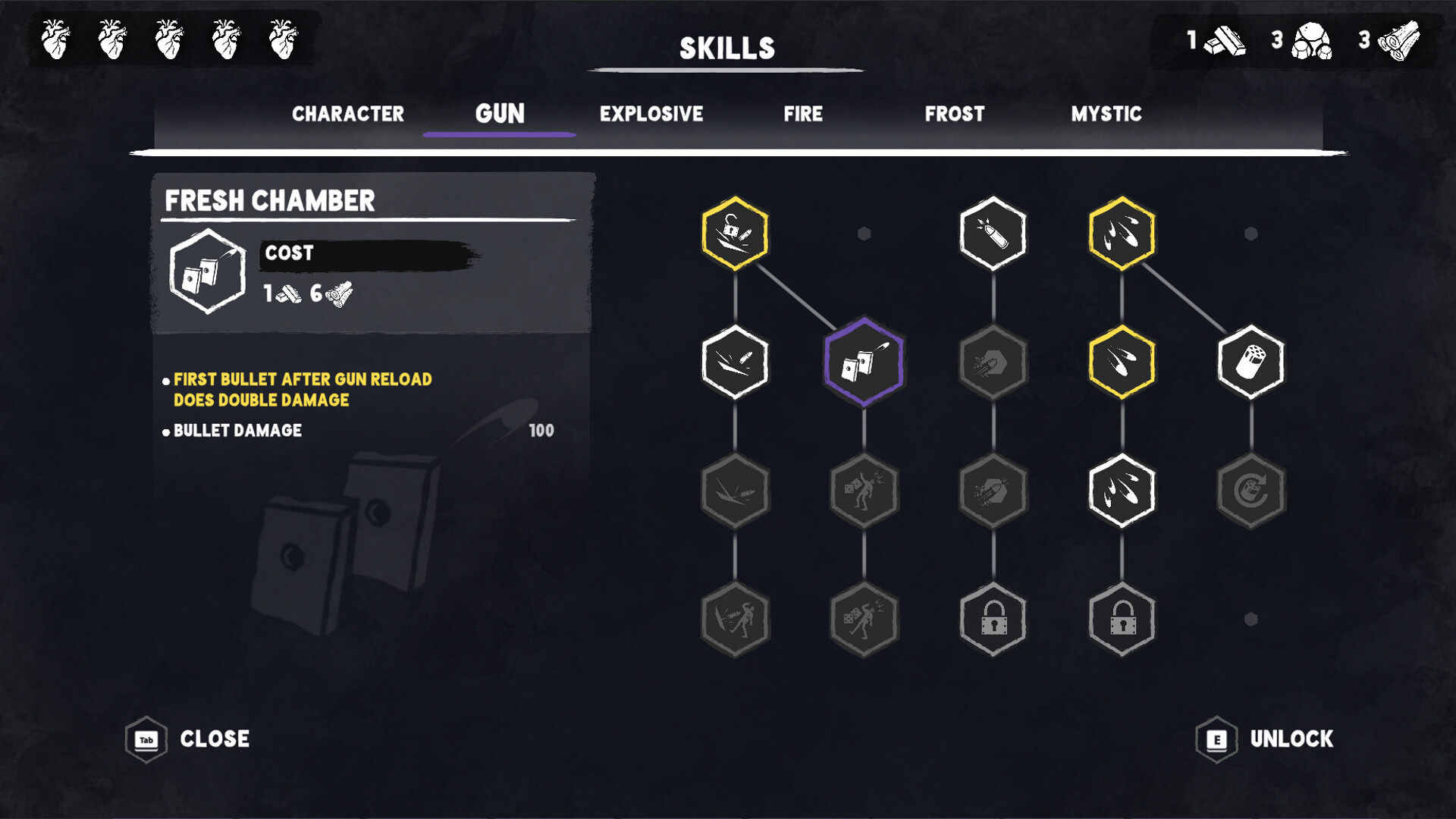Click the pickaxe zombie skill at bottom left
This screenshot has width=1456, height=819.
click(x=734, y=620)
